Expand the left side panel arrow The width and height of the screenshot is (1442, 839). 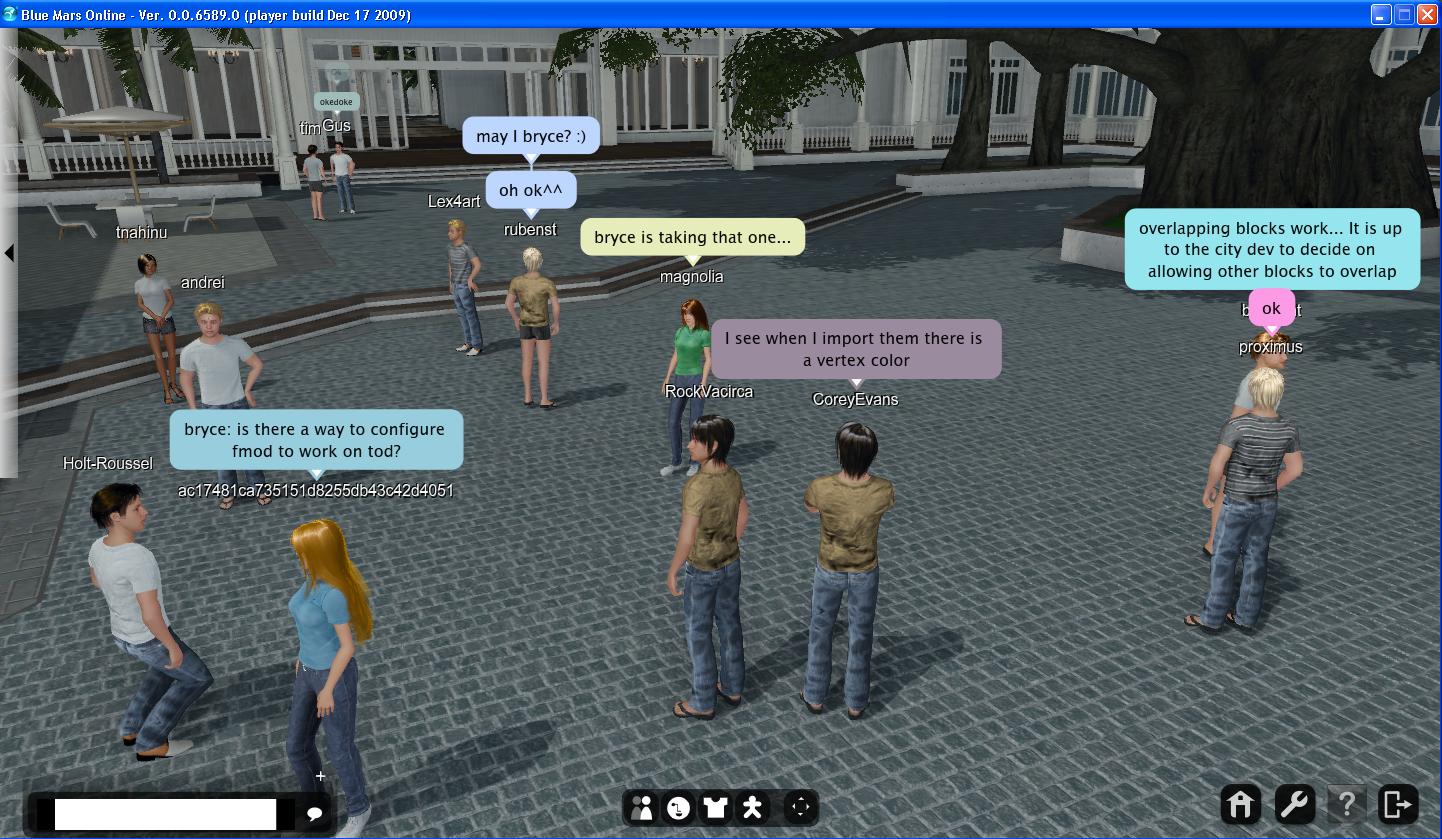(x=10, y=253)
